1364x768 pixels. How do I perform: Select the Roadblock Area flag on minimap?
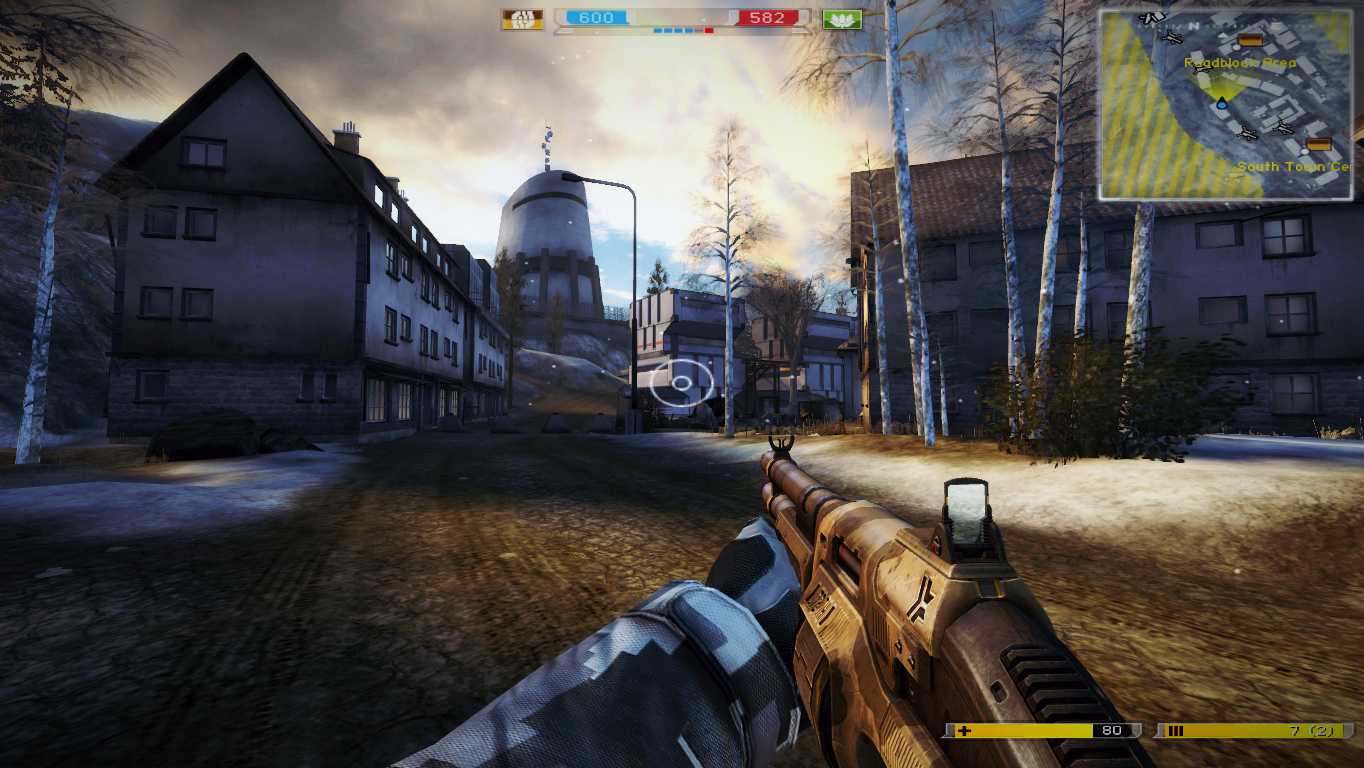pyautogui.click(x=1249, y=41)
